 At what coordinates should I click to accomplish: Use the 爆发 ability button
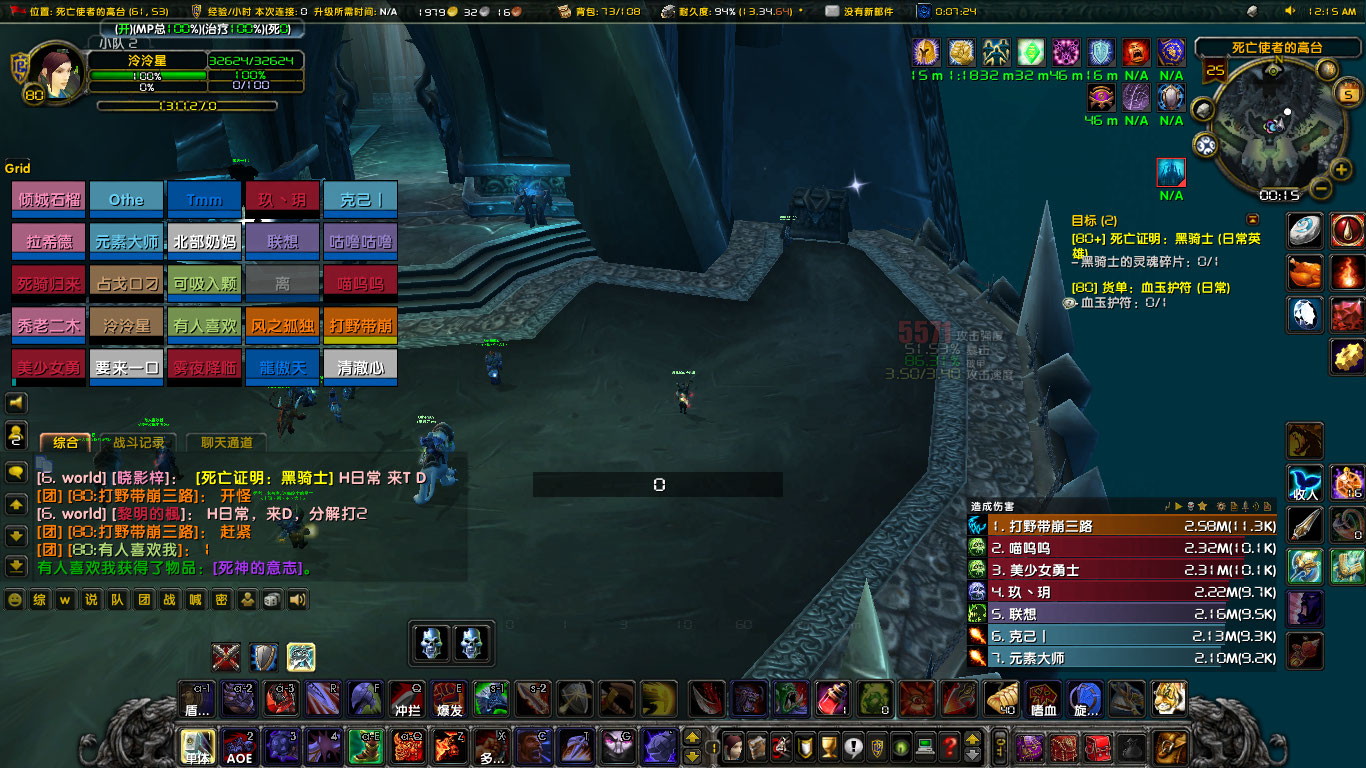coord(448,698)
